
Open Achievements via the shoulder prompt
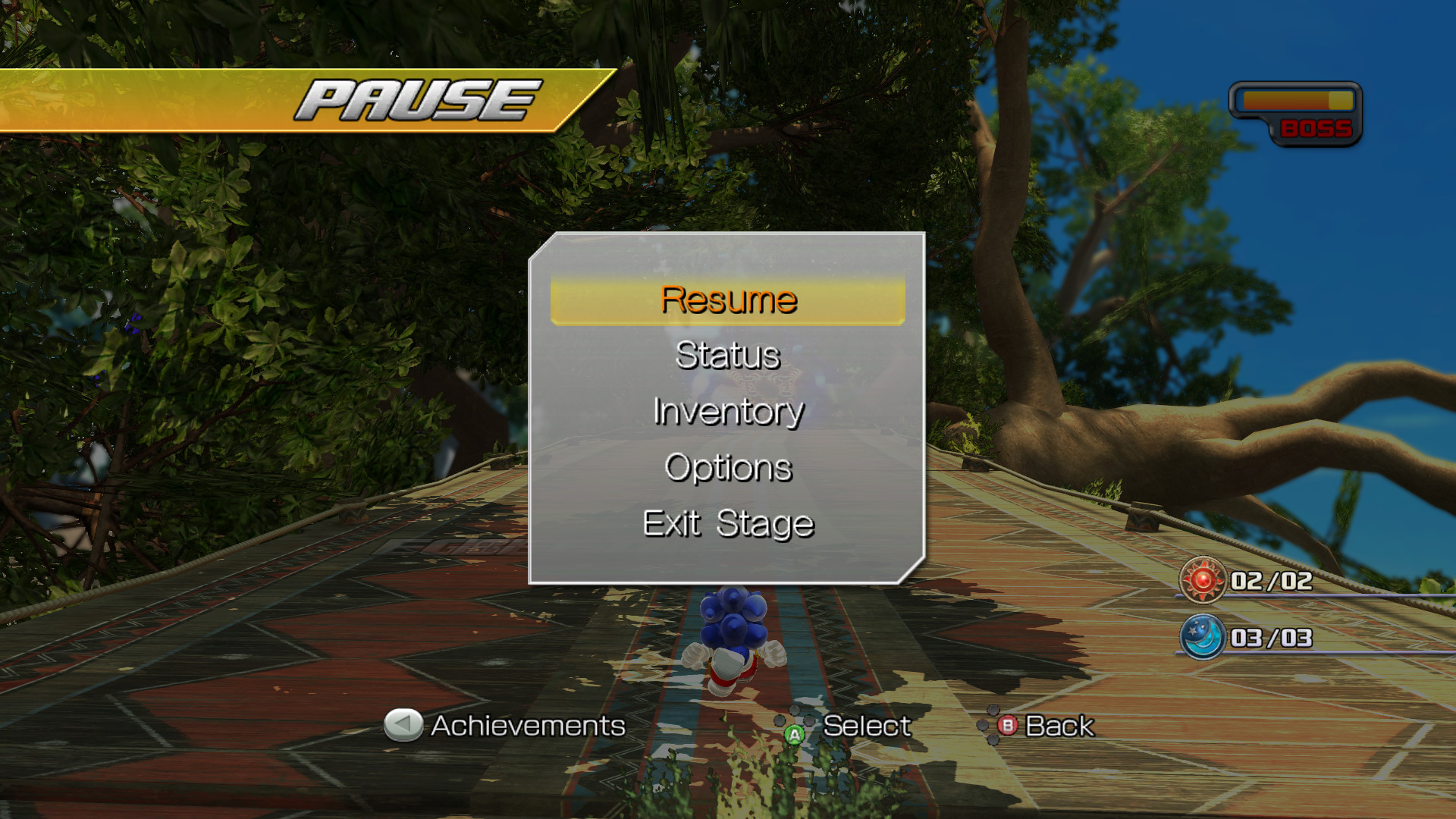[x=526, y=726]
